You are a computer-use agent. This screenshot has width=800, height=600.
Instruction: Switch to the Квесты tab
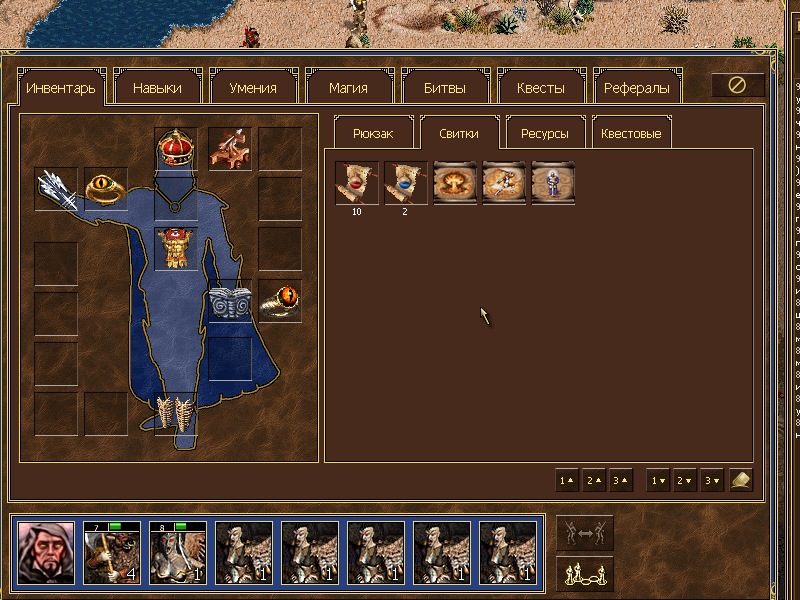click(541, 88)
